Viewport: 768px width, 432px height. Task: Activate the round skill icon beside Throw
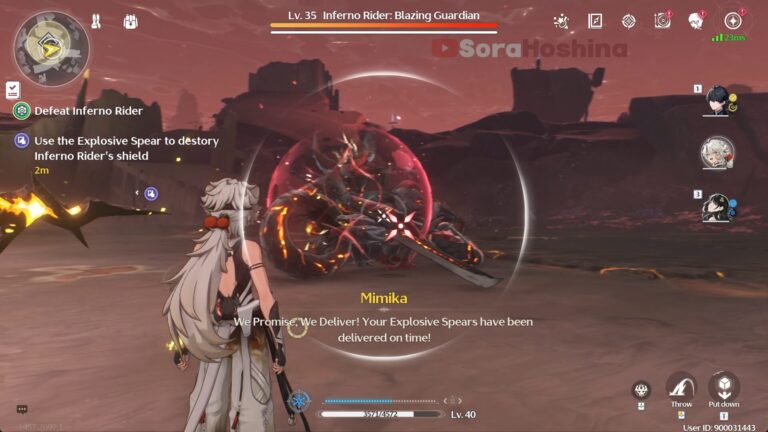pos(641,391)
